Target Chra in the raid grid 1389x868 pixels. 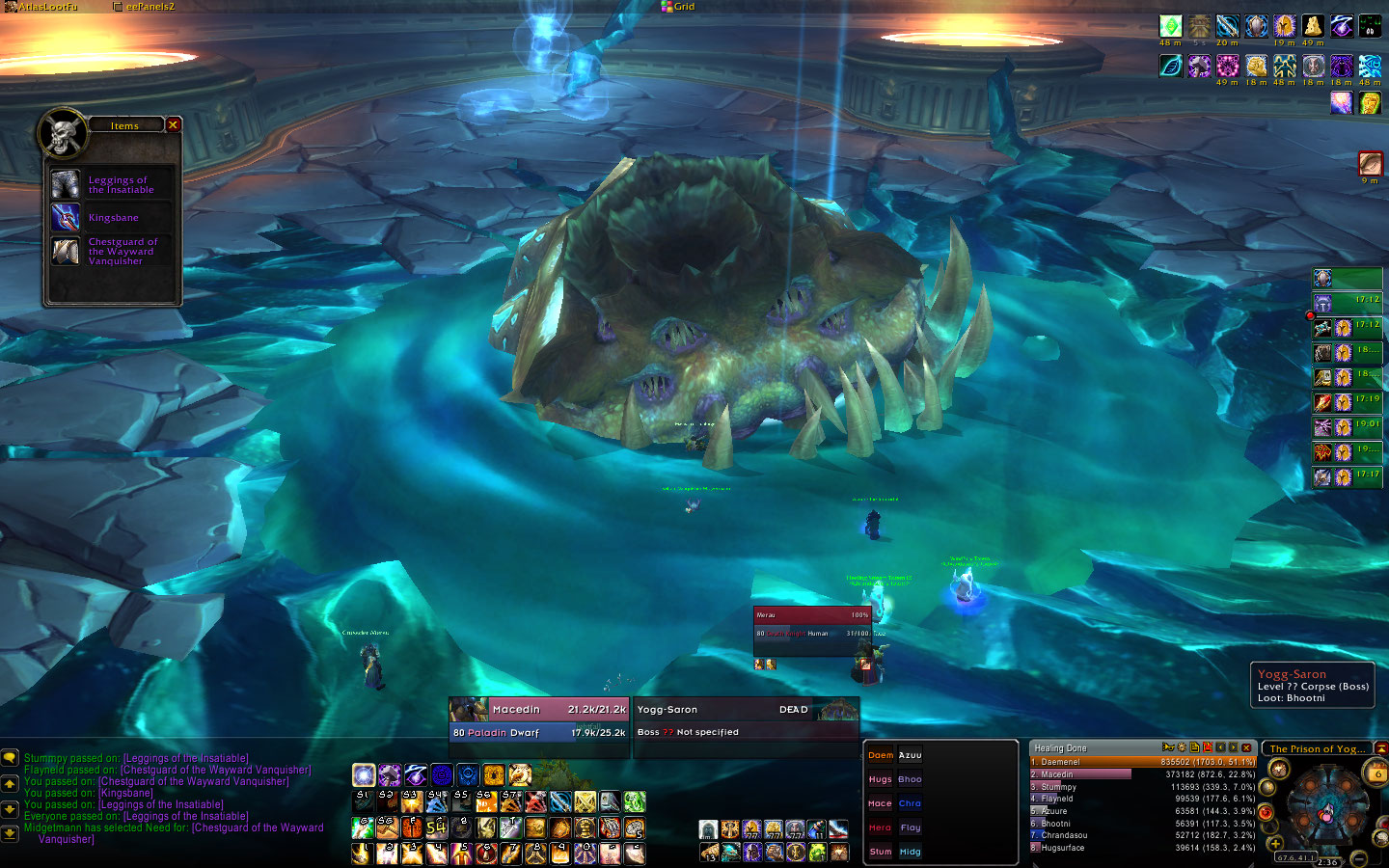click(910, 803)
